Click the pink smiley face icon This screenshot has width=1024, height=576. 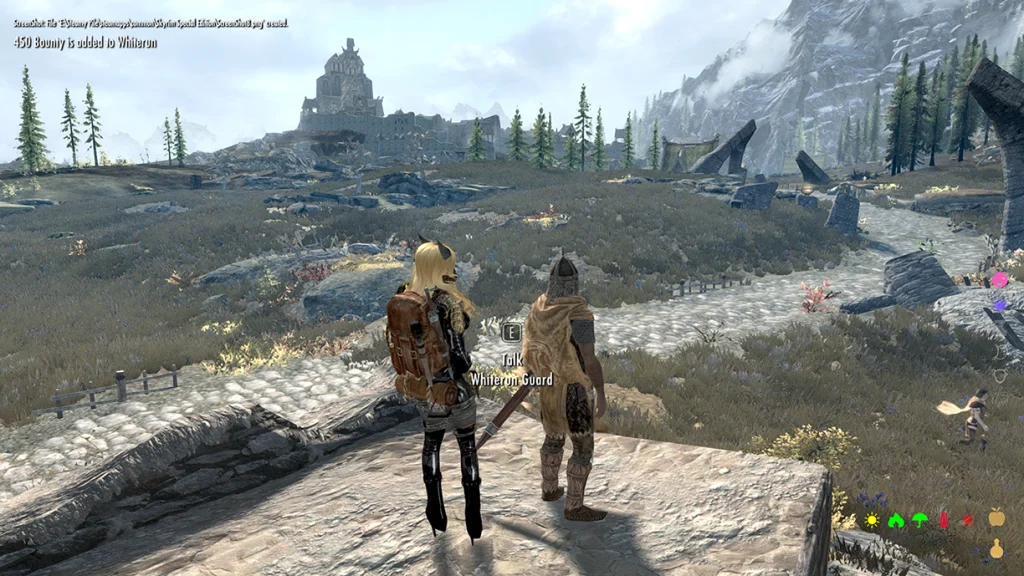point(999,279)
